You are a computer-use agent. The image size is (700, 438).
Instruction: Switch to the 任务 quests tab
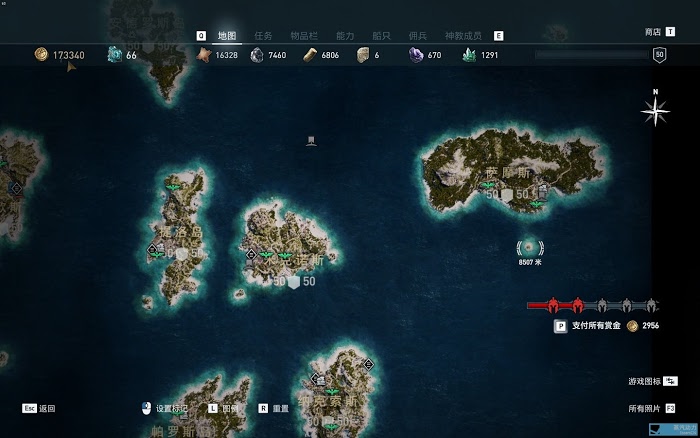[x=262, y=35]
